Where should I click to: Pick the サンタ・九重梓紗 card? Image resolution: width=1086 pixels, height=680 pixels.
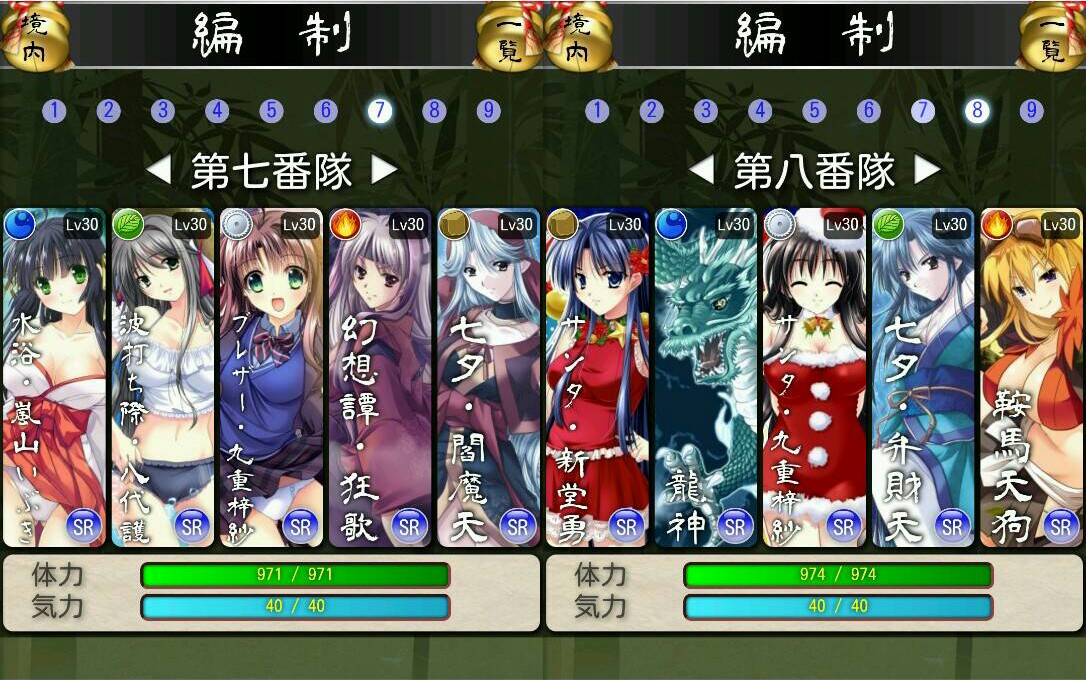pos(813,378)
